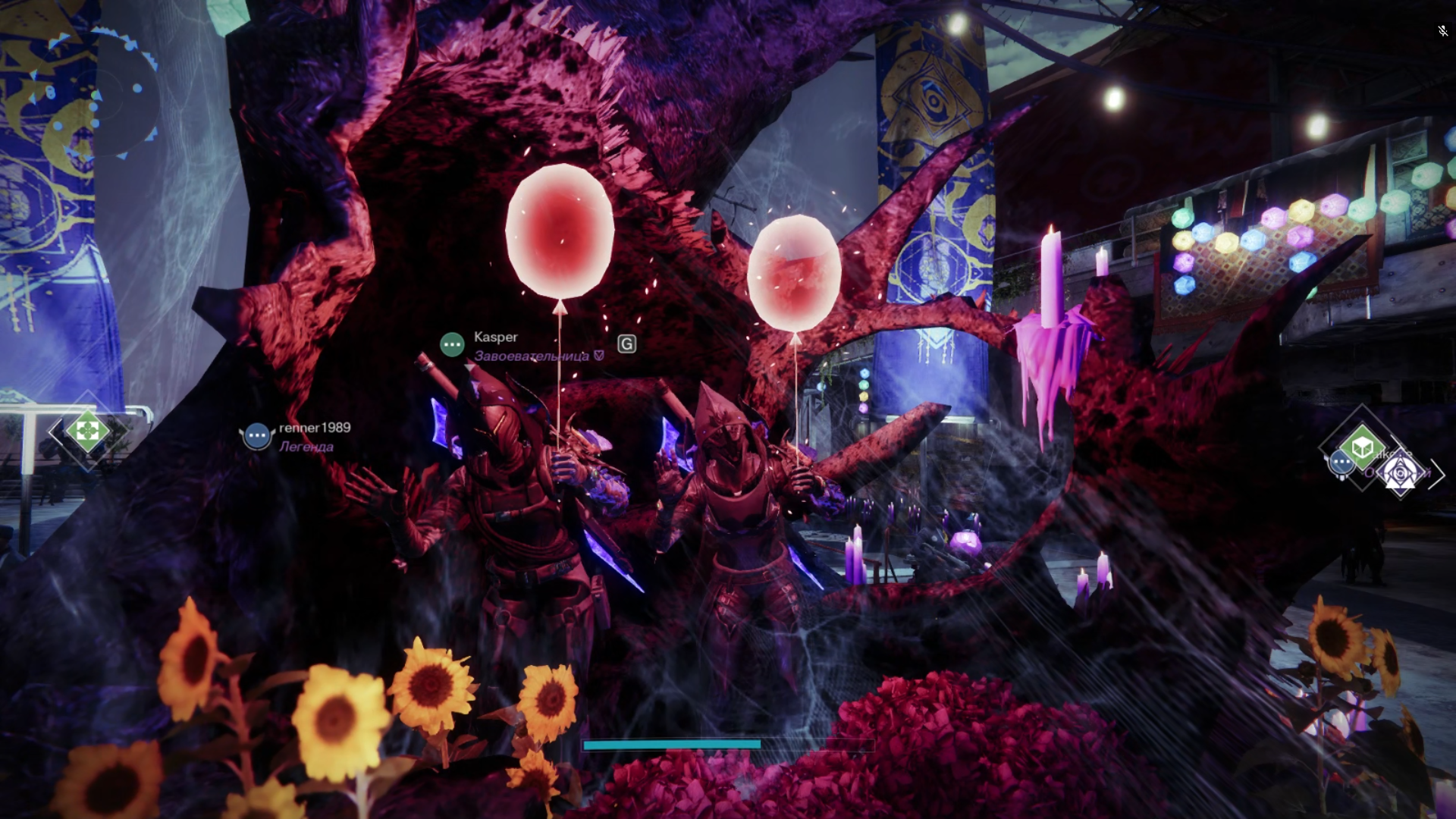This screenshot has height=819, width=1456.
Task: Select the green four-petal flower waypoint marker
Action: tap(87, 431)
